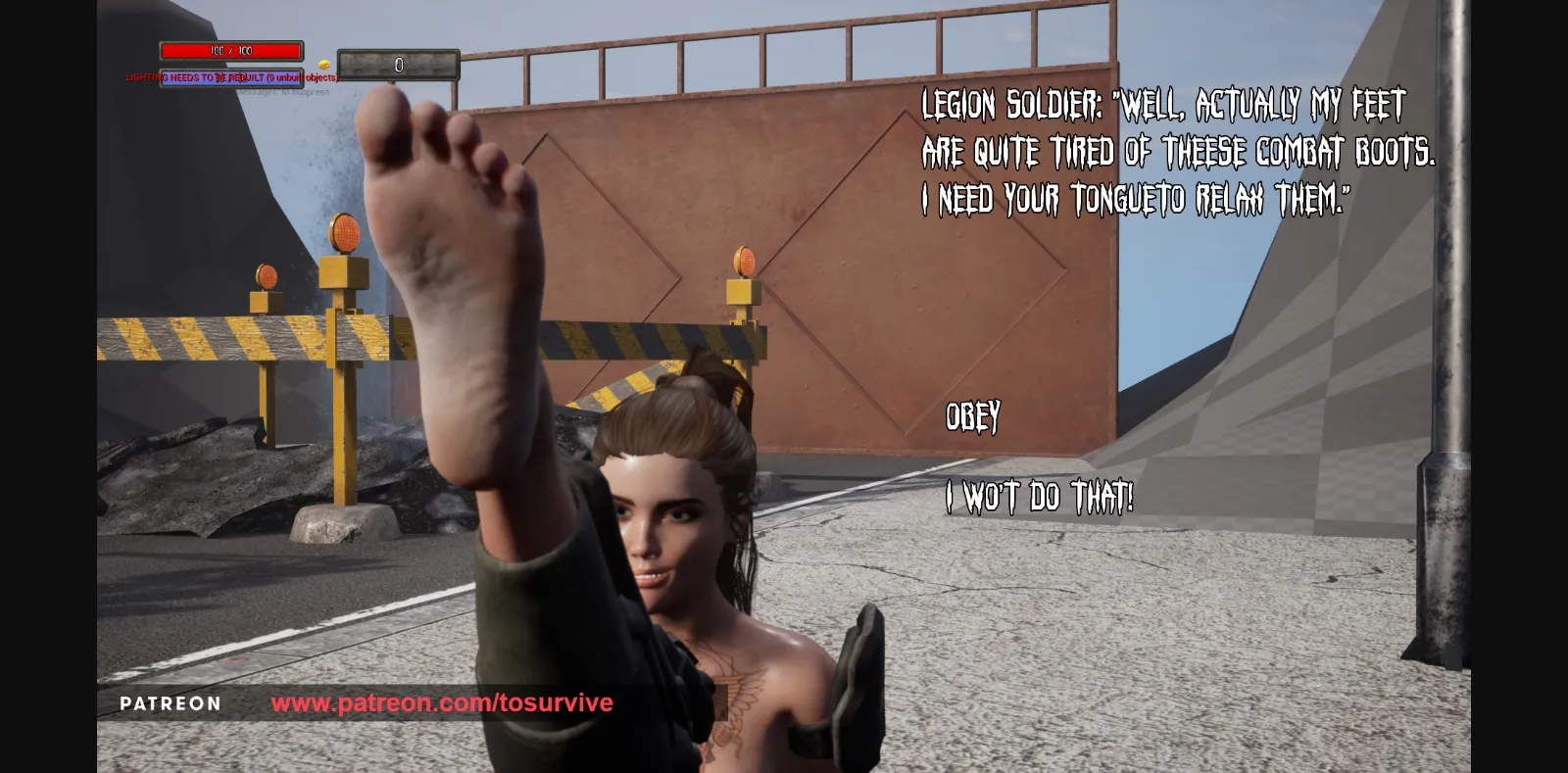Image resolution: width=1568 pixels, height=773 pixels.
Task: Click the Legion Soldier dialogue text
Action: pyautogui.click(x=1166, y=152)
